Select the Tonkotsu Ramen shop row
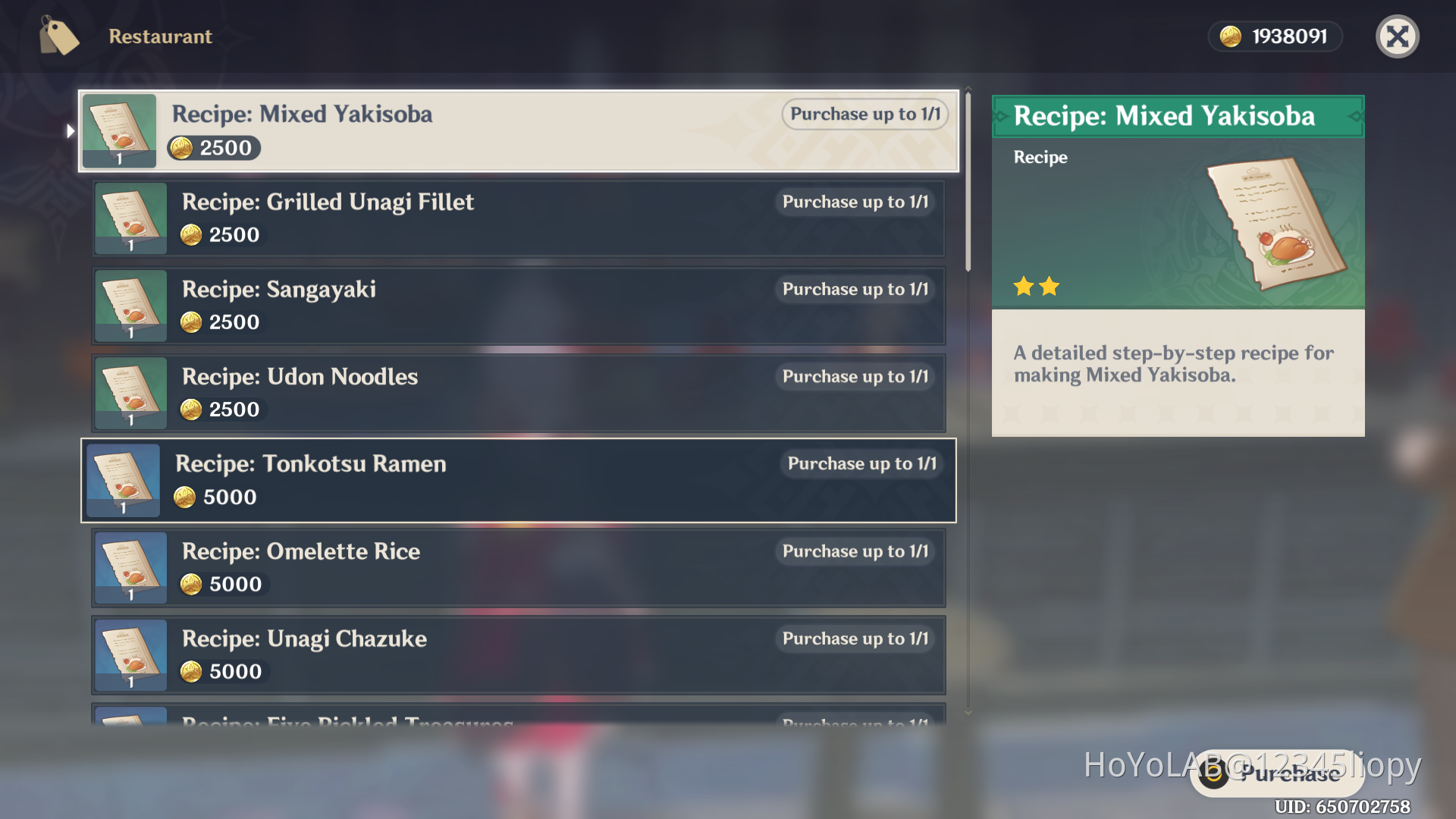1456x819 pixels. pos(519,480)
